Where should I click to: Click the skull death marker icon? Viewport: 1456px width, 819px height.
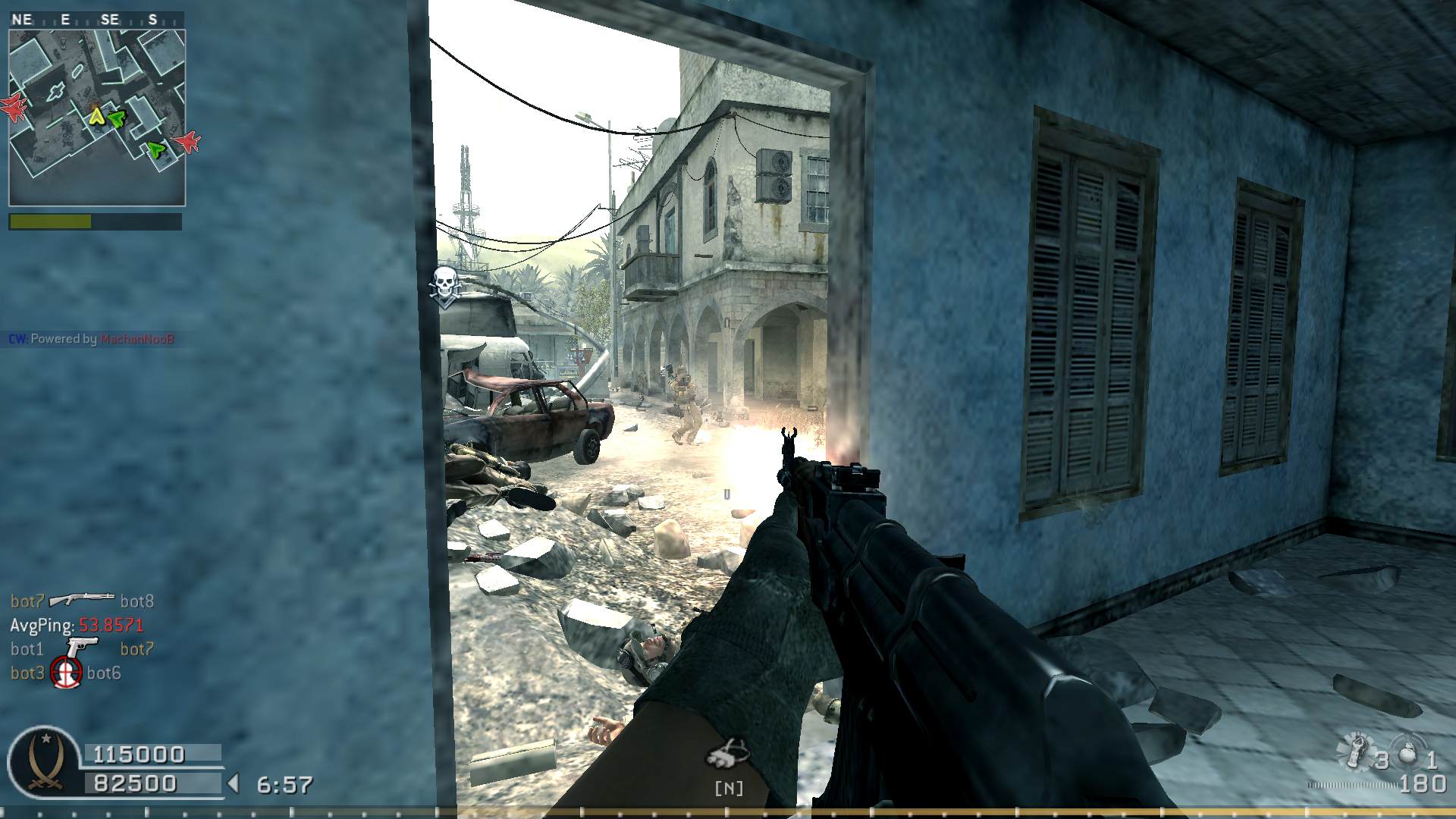(x=445, y=286)
